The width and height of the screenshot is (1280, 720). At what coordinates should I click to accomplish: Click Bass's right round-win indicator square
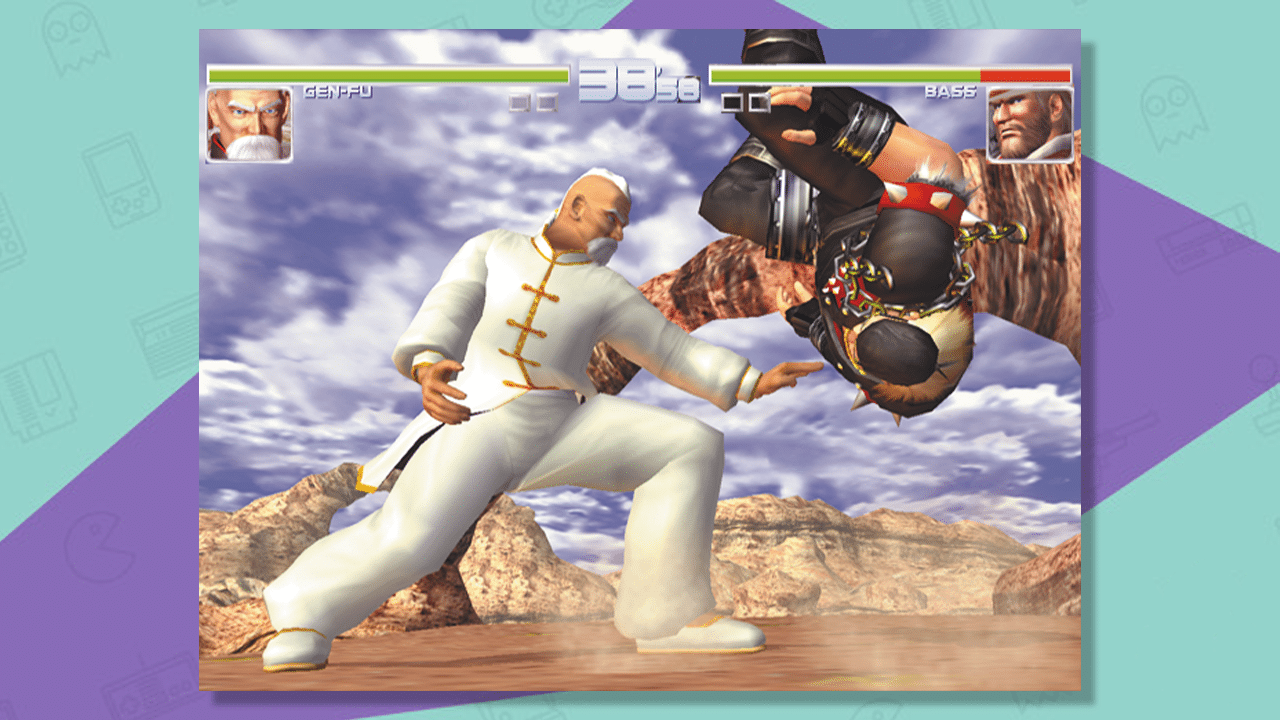pos(760,101)
